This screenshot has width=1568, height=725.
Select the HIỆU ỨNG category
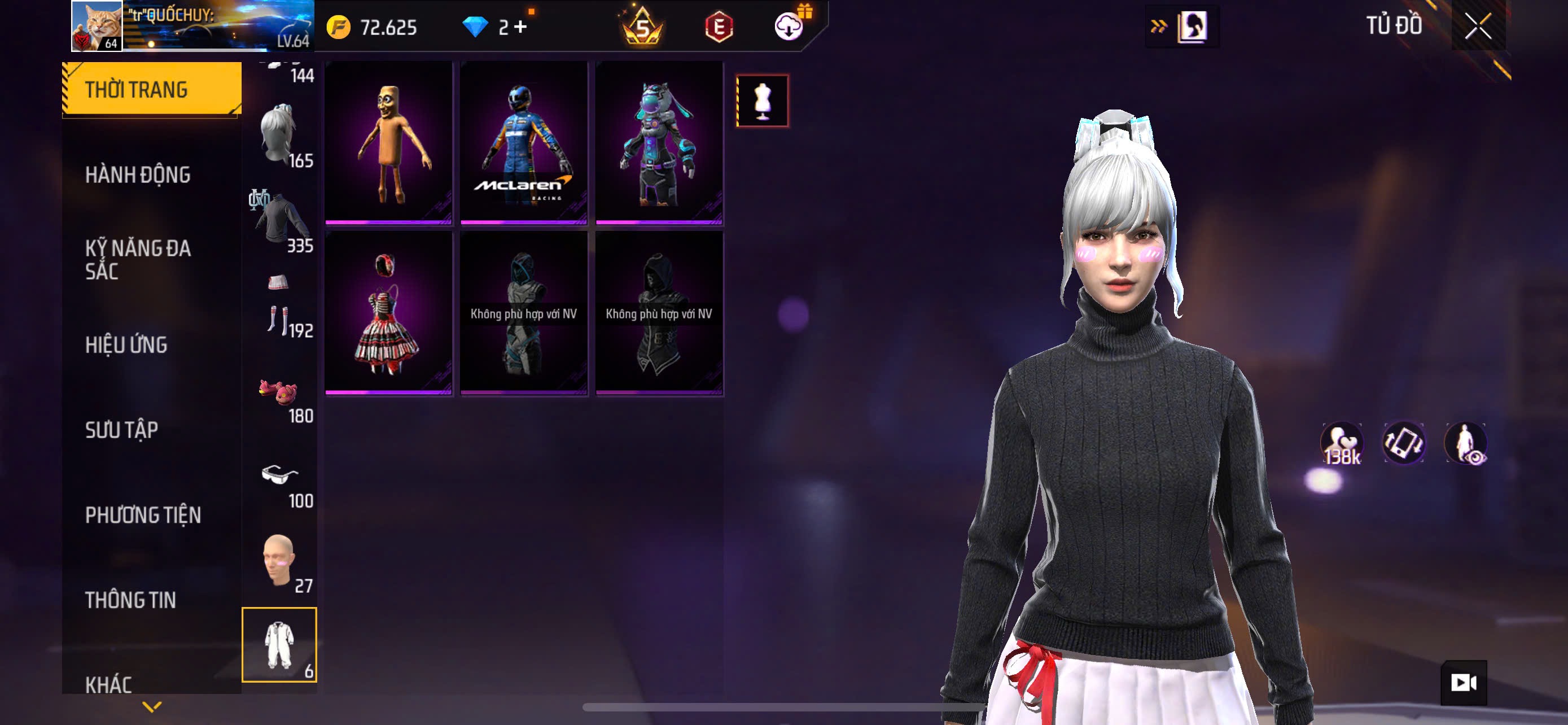tap(126, 344)
